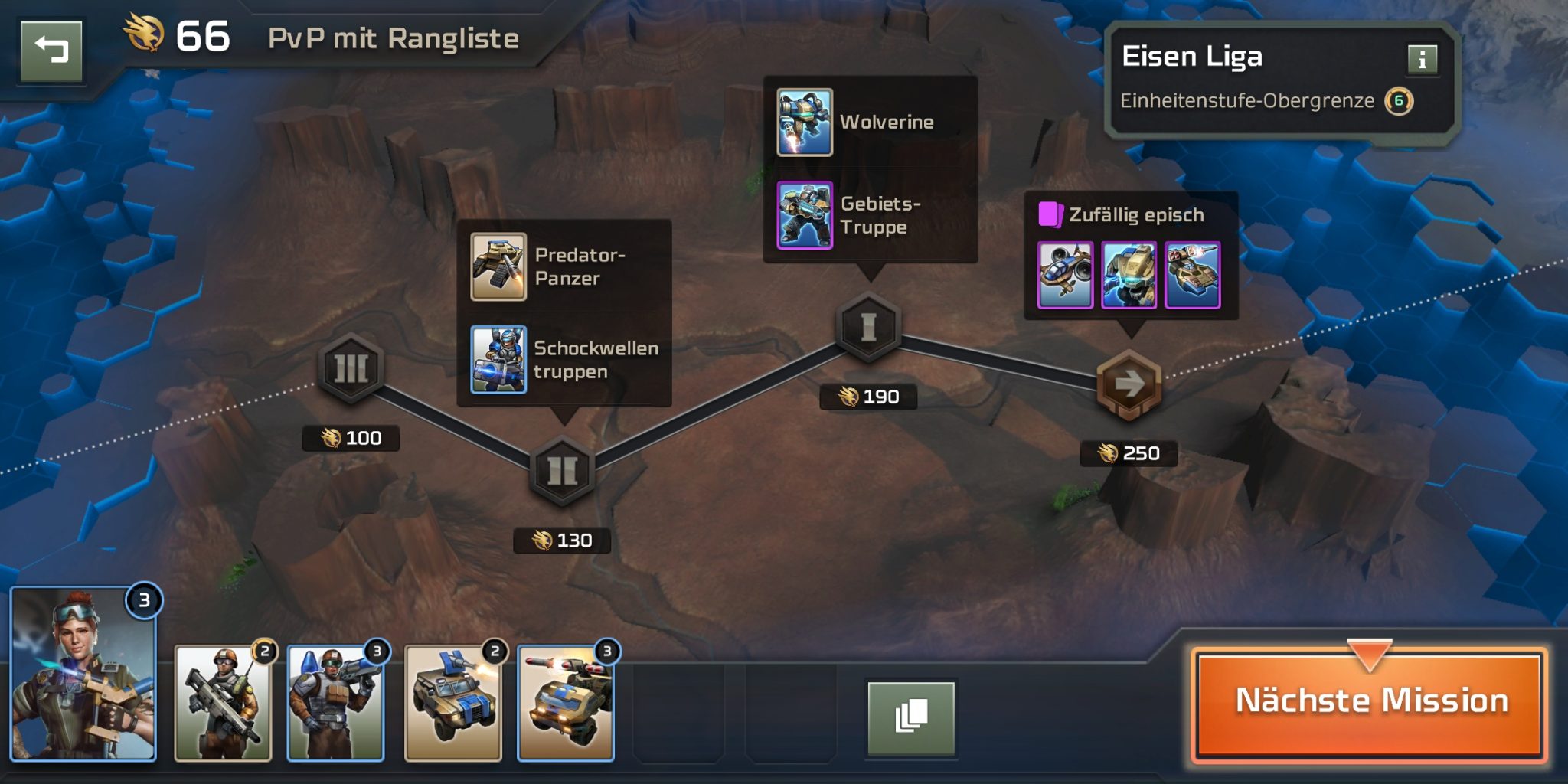Start the Nächste Mission
1568x784 pixels.
[1370, 701]
